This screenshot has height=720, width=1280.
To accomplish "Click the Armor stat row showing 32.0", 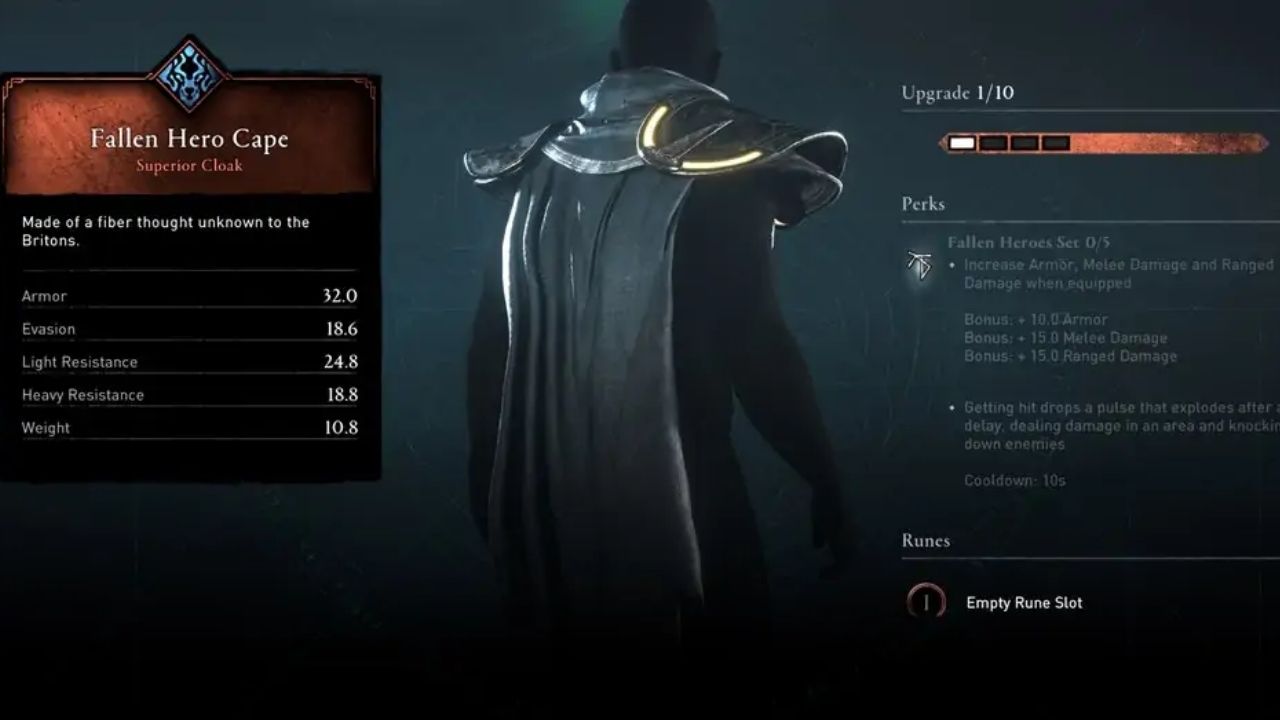I will point(190,296).
